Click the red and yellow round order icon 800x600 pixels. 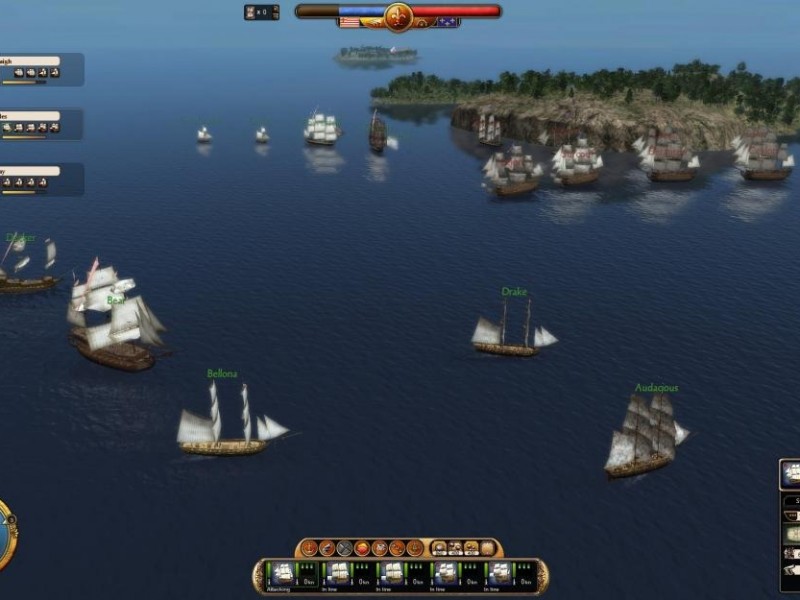[362, 548]
